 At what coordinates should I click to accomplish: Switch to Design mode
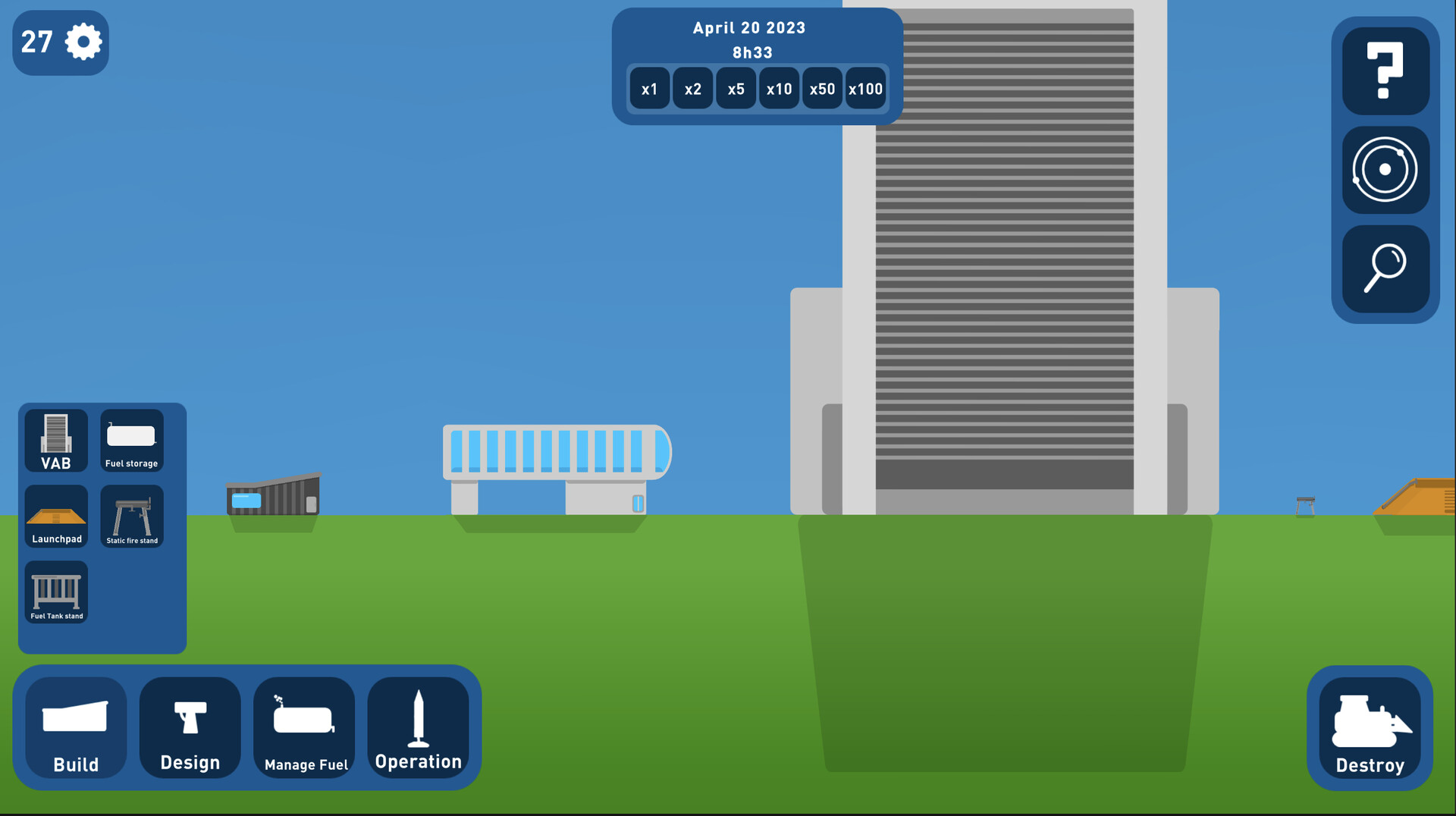pos(190,728)
